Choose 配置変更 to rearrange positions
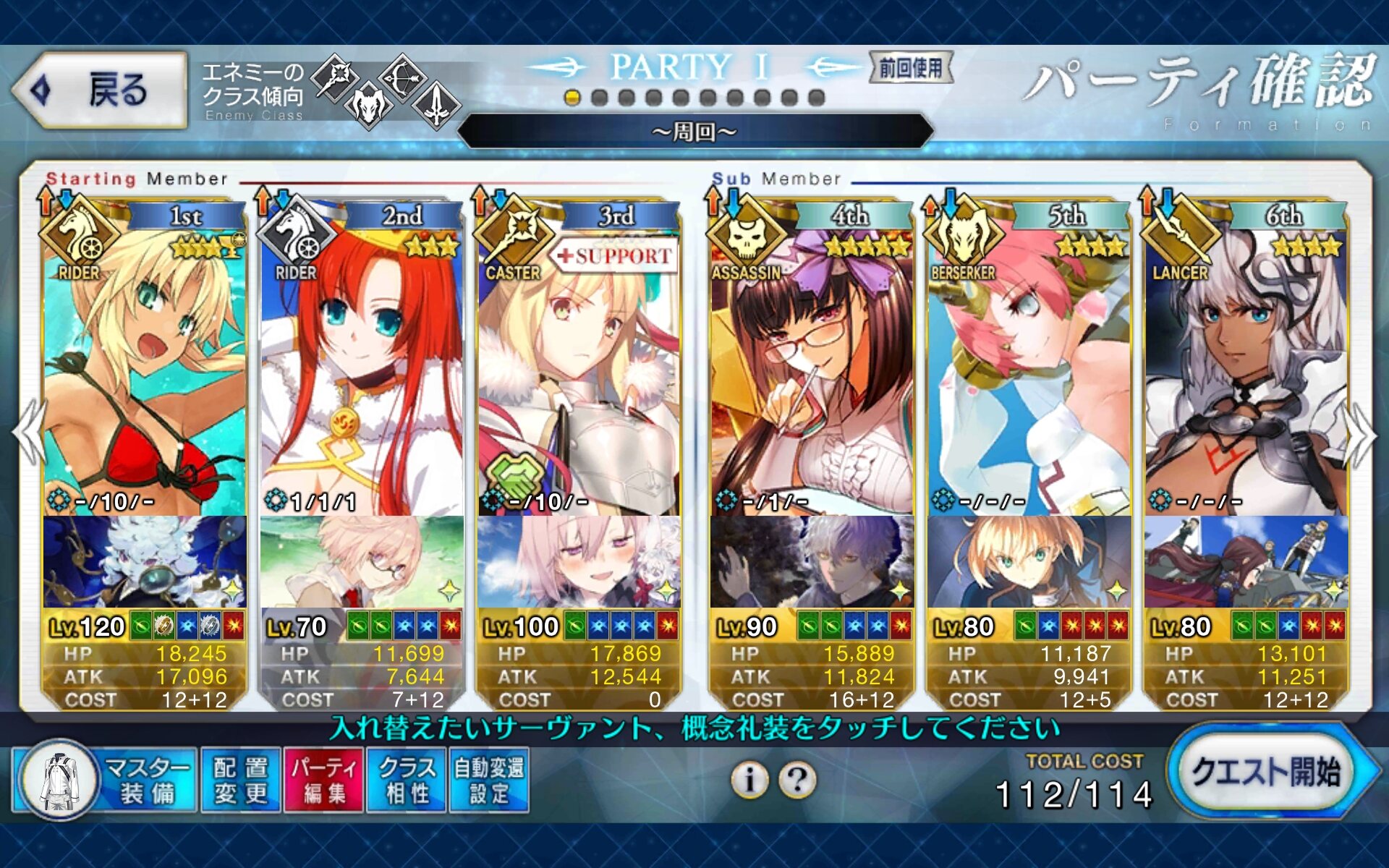 (241, 780)
